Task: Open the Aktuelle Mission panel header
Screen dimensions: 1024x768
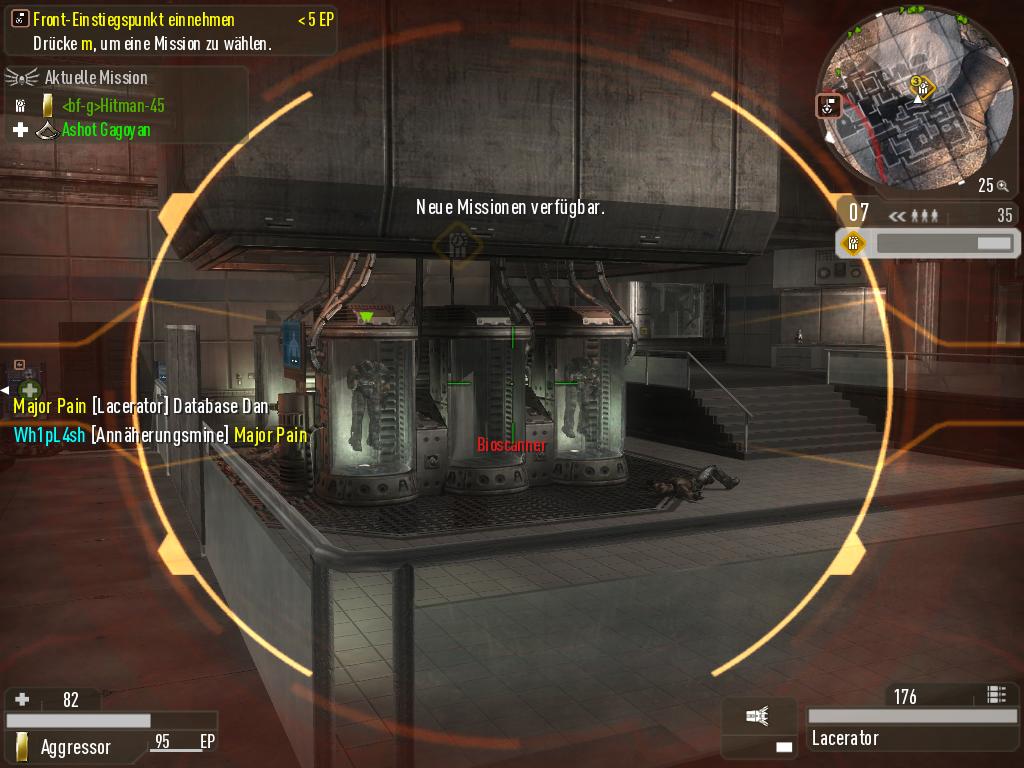Action: pos(96,77)
